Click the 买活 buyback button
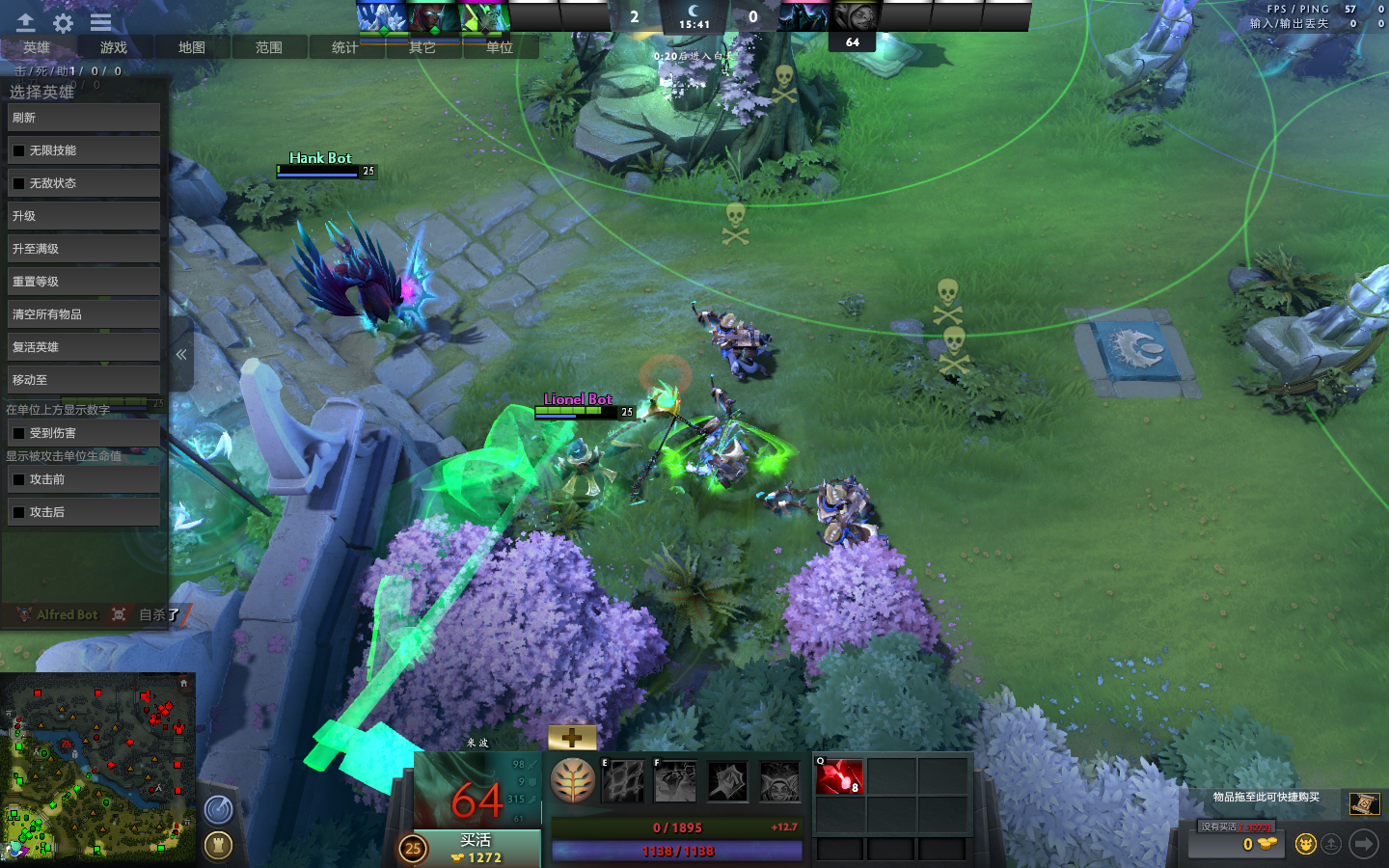Image resolution: width=1389 pixels, height=868 pixels. pyautogui.click(x=477, y=848)
